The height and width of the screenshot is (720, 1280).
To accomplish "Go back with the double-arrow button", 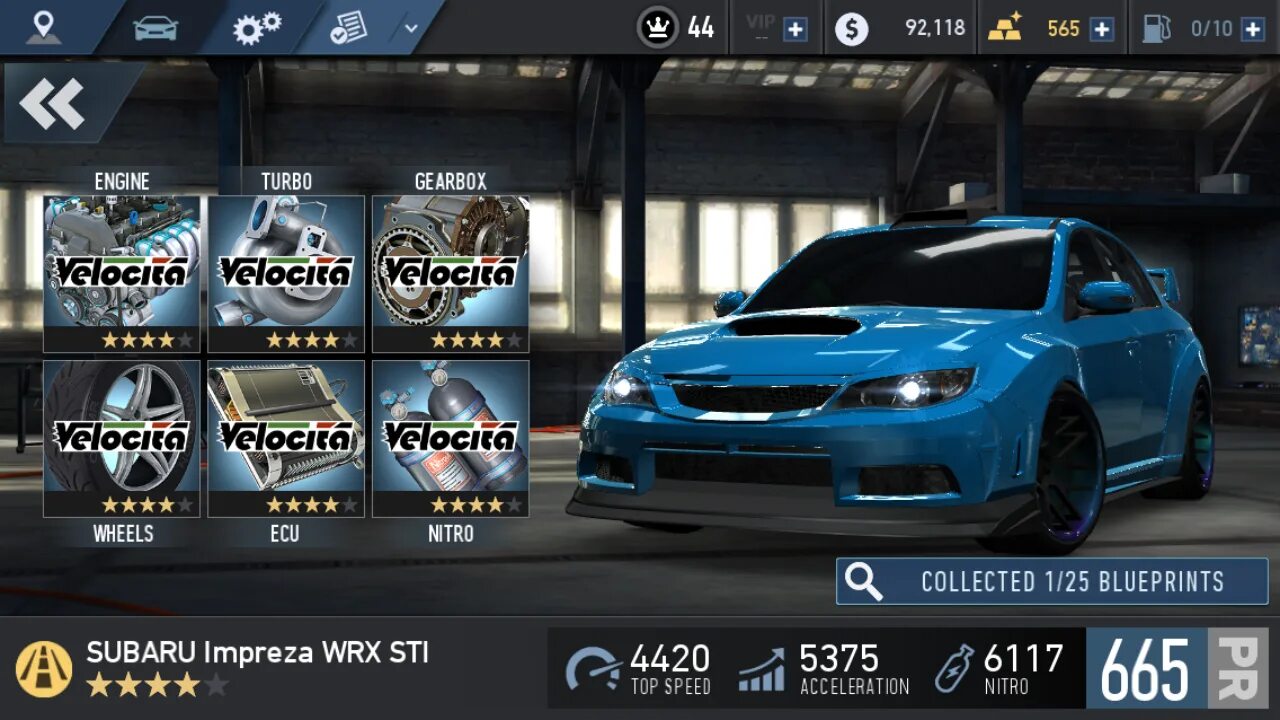I will coord(52,104).
